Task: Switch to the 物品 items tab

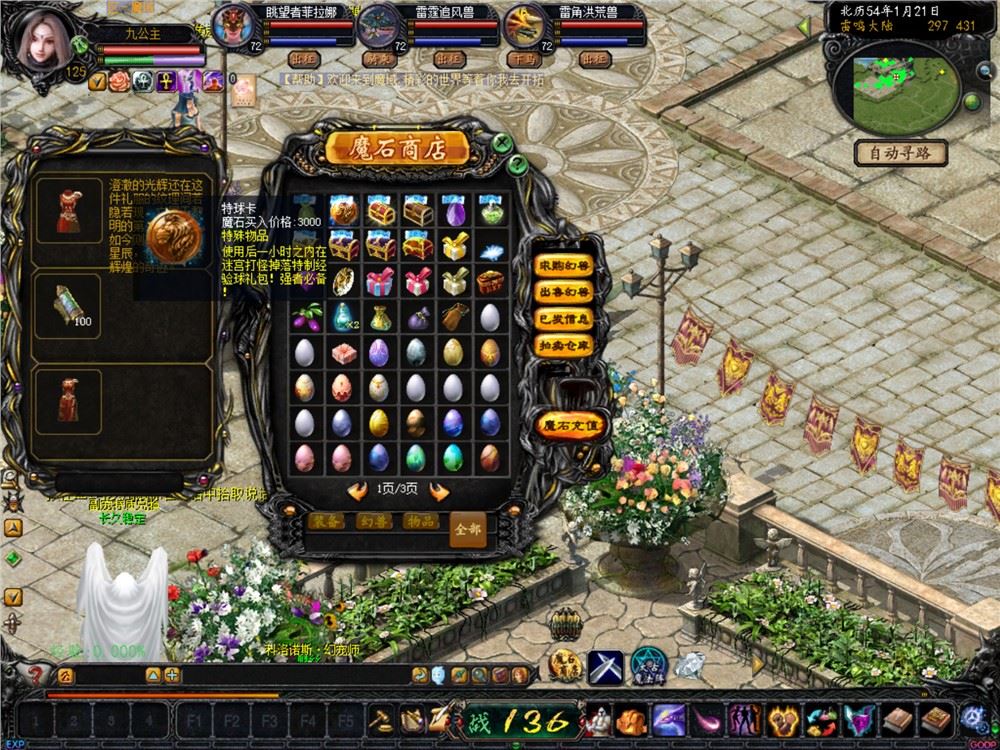Action: click(x=419, y=522)
